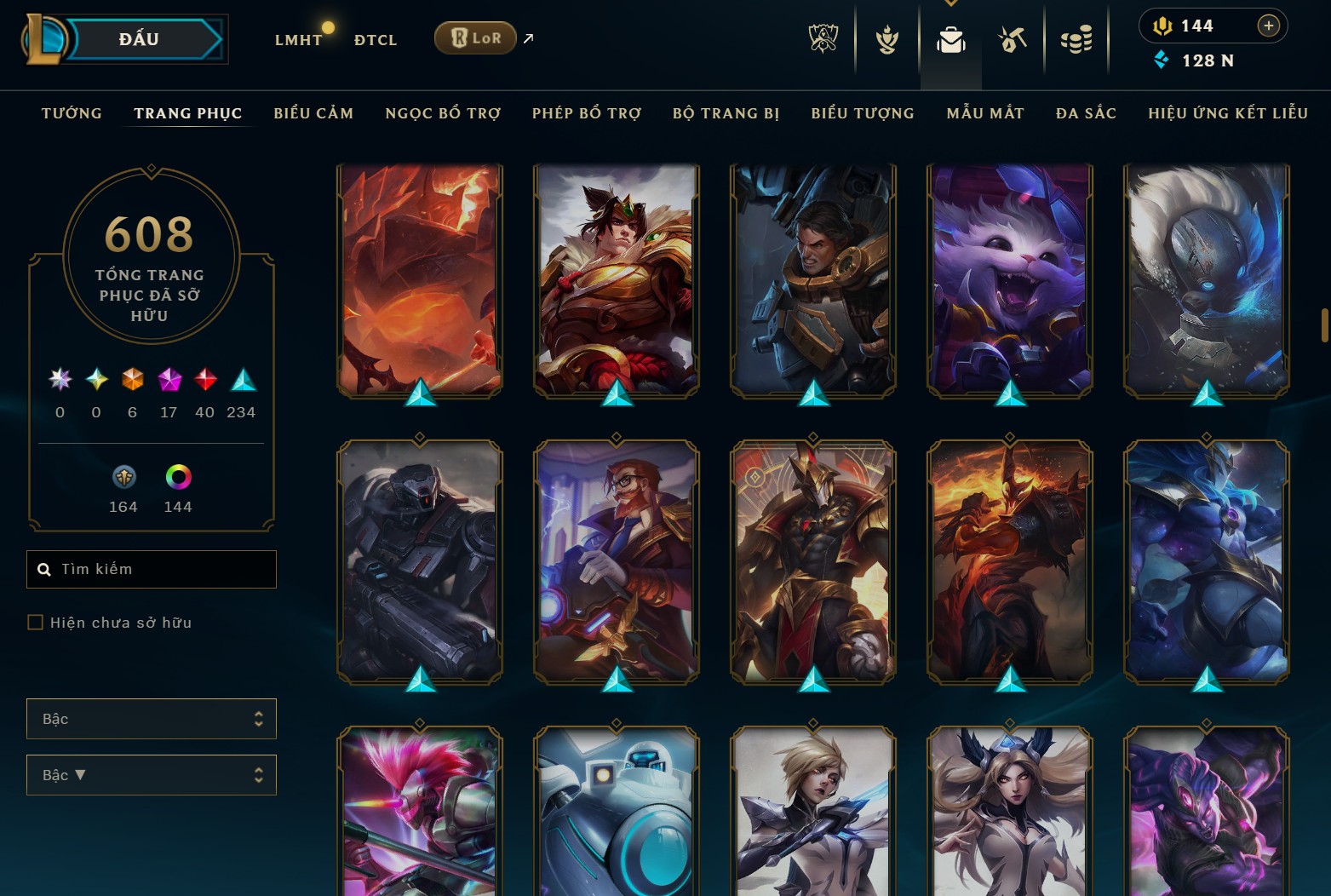1331x896 pixels.
Task: Open the Clash/teams icon
Action: [886, 38]
